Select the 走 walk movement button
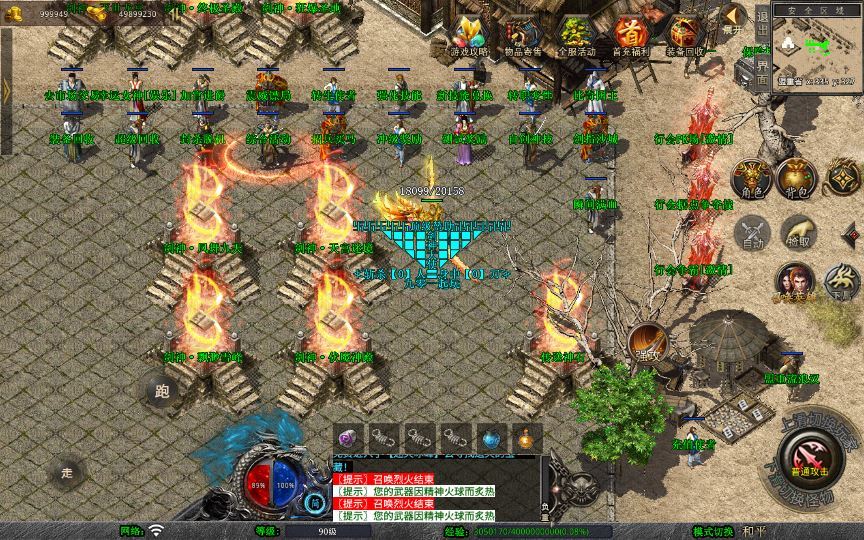The image size is (864, 540). click(x=68, y=472)
